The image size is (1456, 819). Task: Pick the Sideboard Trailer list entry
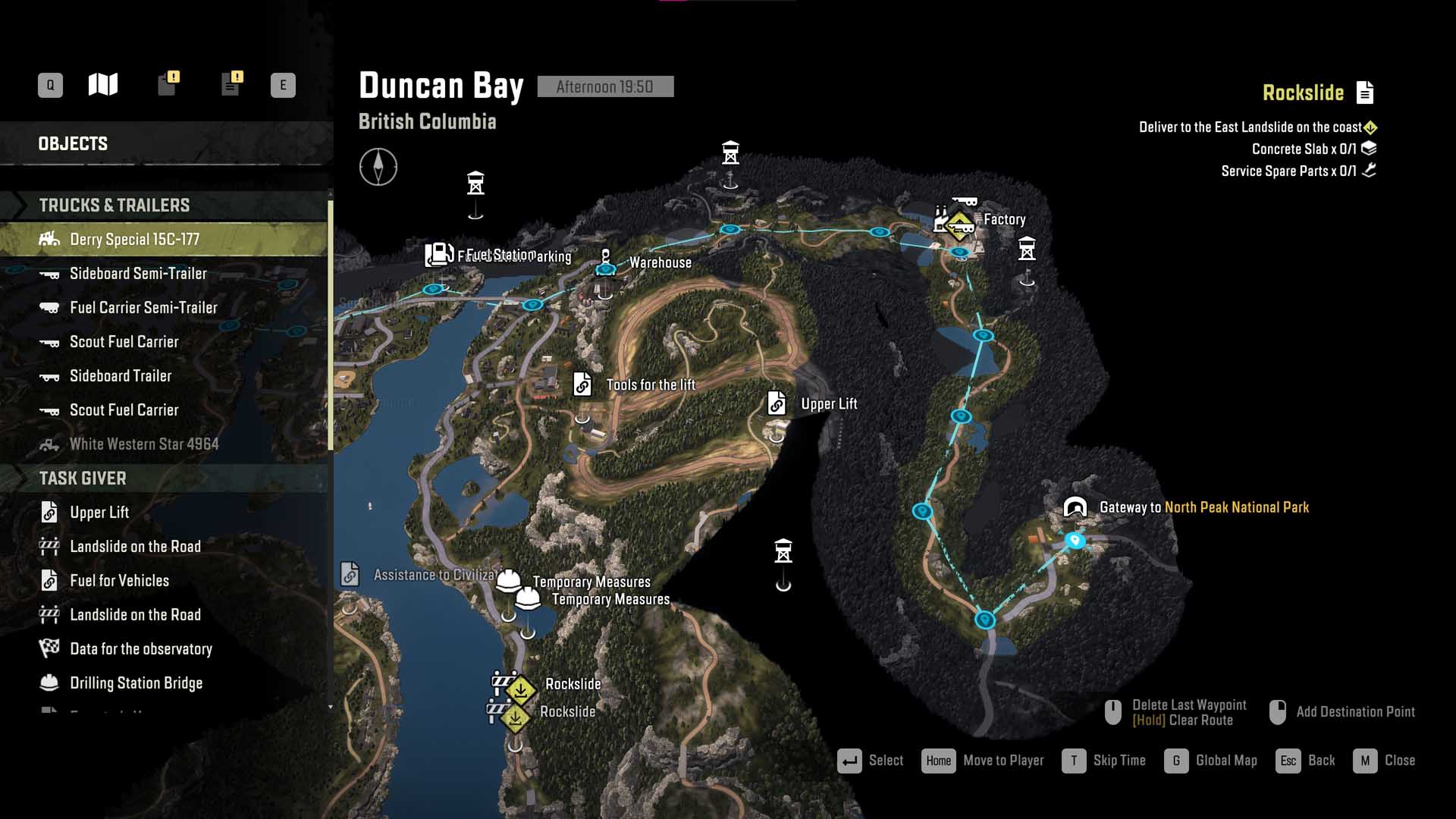pyautogui.click(x=121, y=376)
